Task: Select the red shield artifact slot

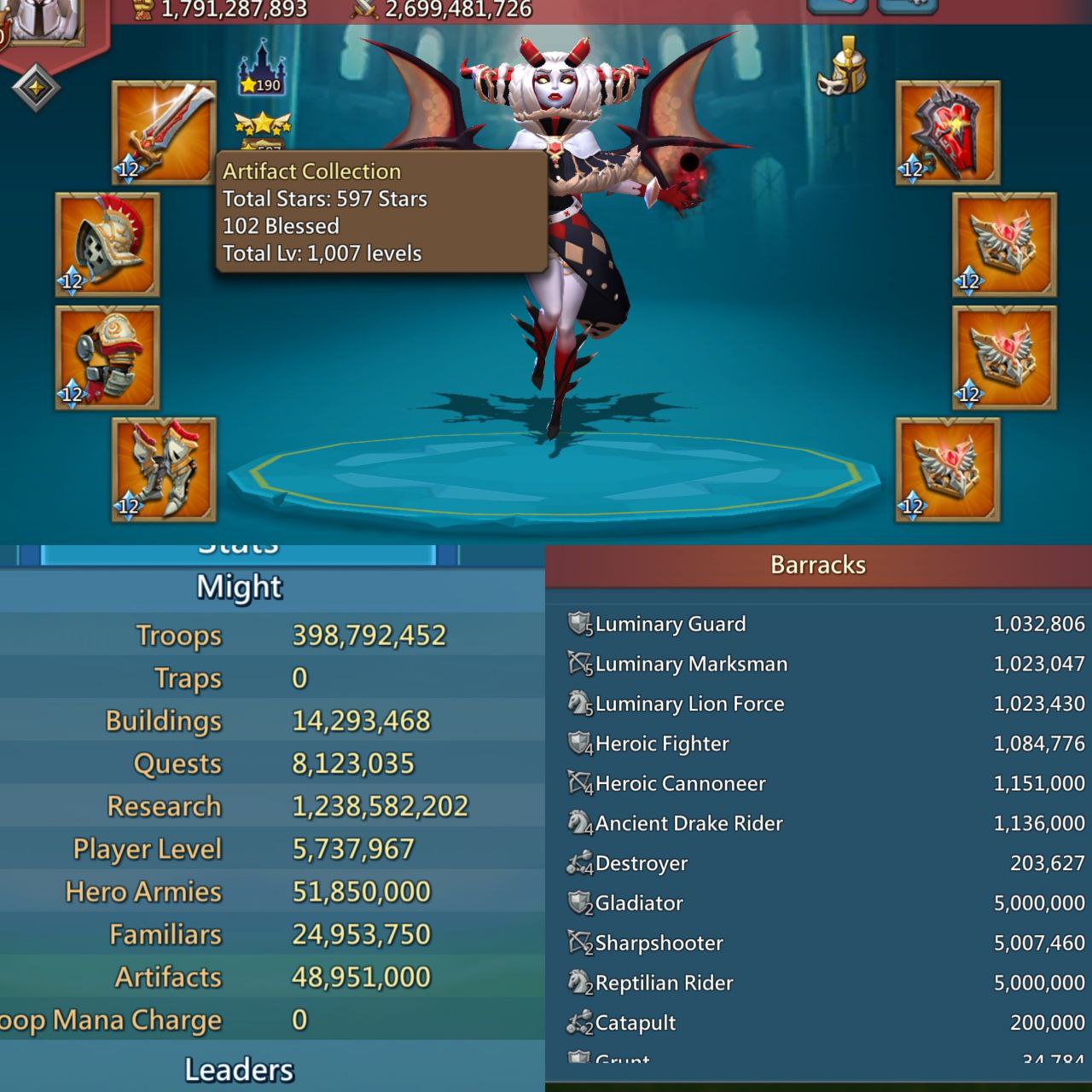Action: point(945,132)
